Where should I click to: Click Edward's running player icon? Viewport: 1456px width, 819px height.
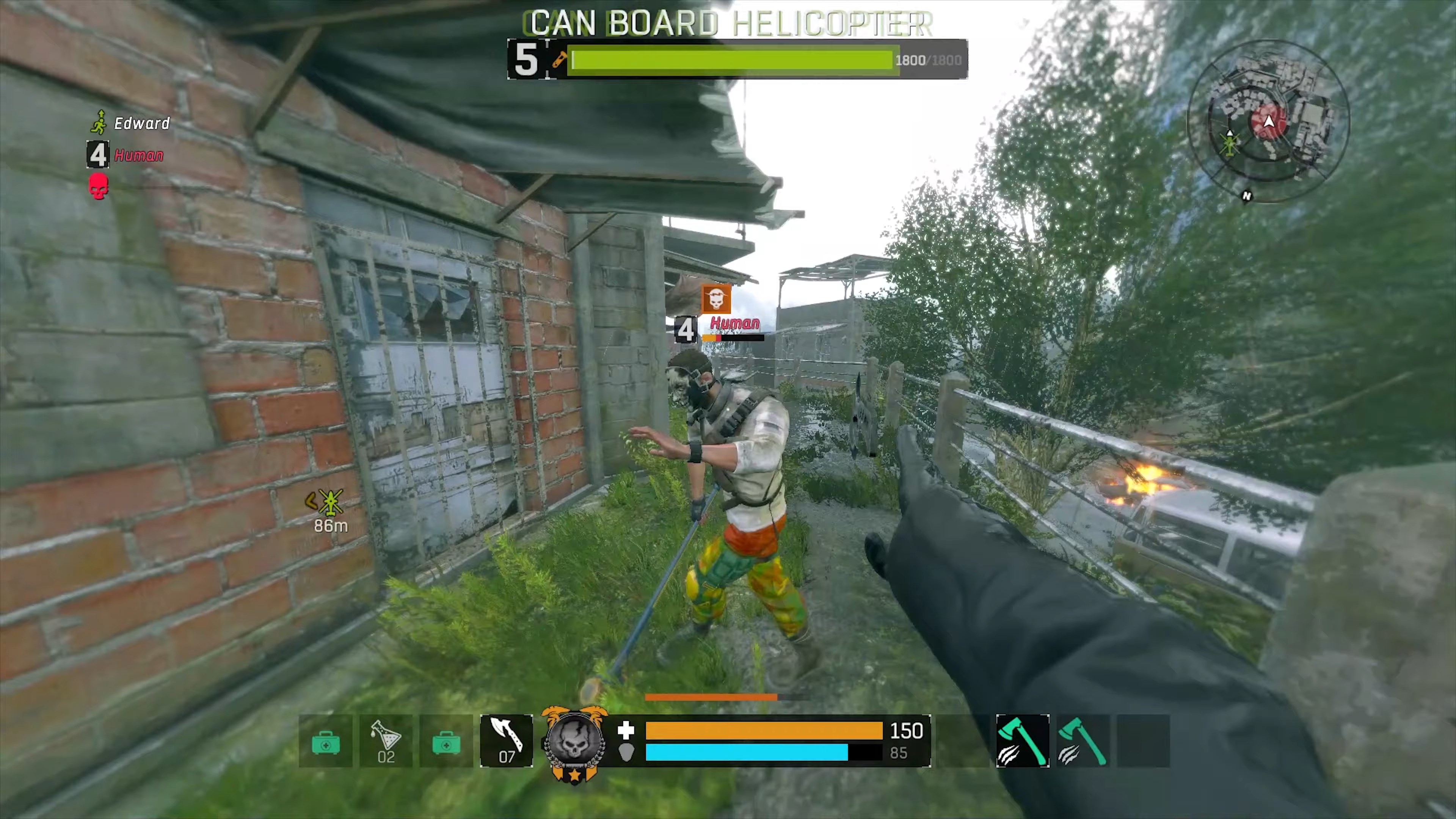coord(99,122)
